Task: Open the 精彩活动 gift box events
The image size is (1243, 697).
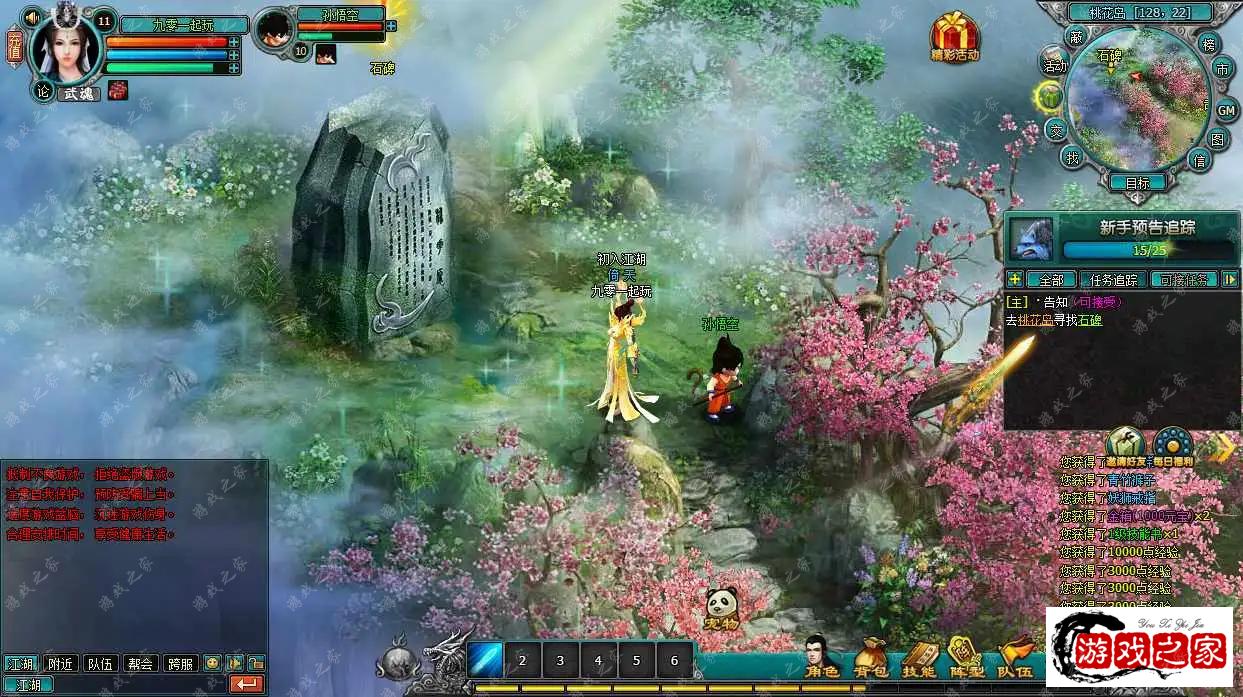Action: pos(954,38)
